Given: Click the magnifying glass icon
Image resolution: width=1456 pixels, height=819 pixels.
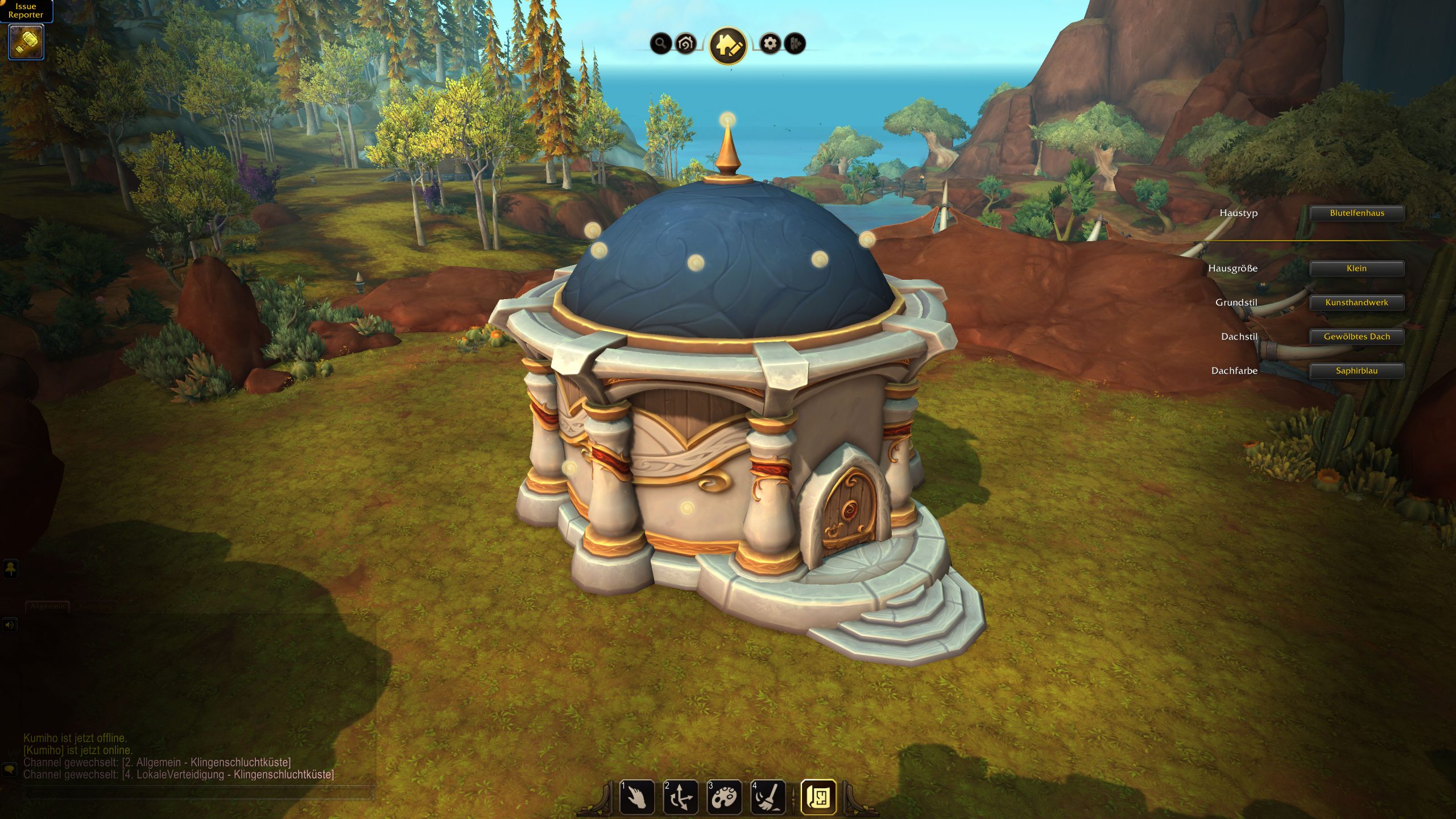Looking at the screenshot, I should 660,43.
